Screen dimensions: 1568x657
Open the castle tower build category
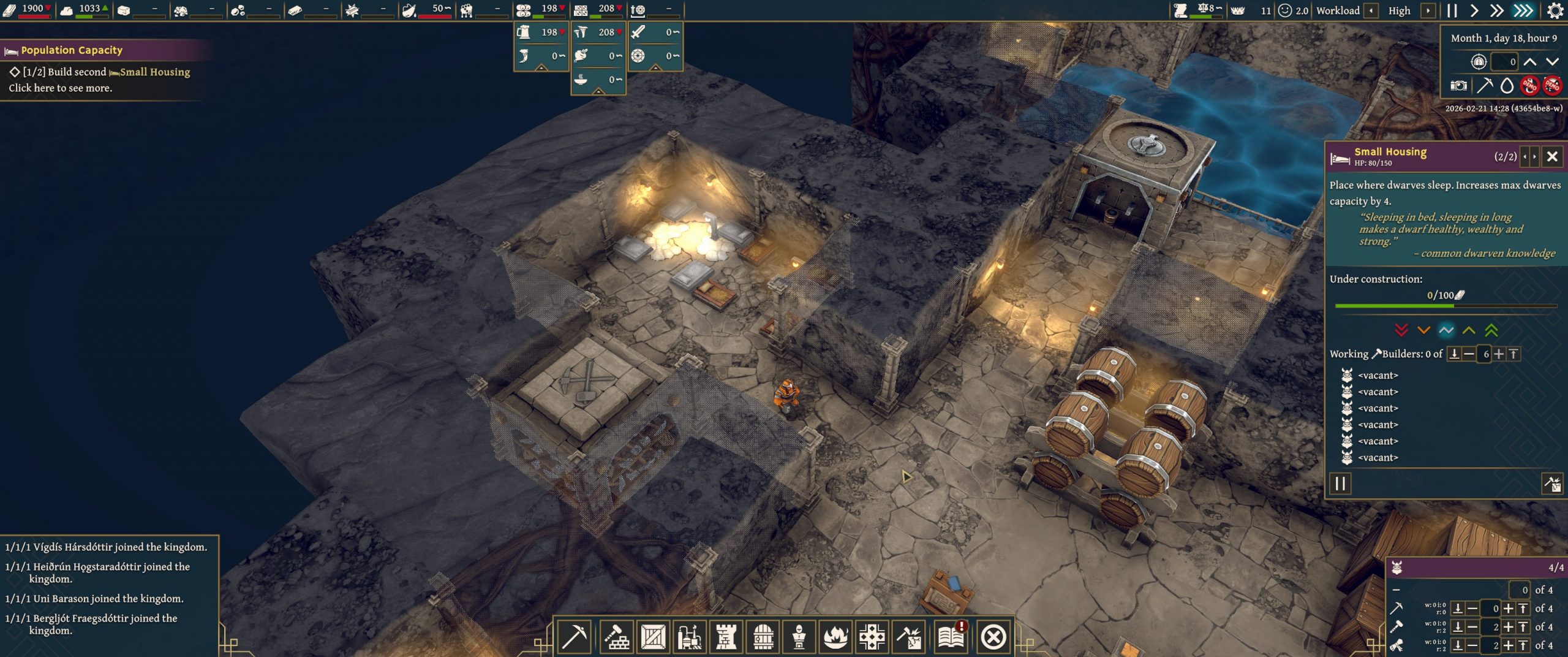726,637
